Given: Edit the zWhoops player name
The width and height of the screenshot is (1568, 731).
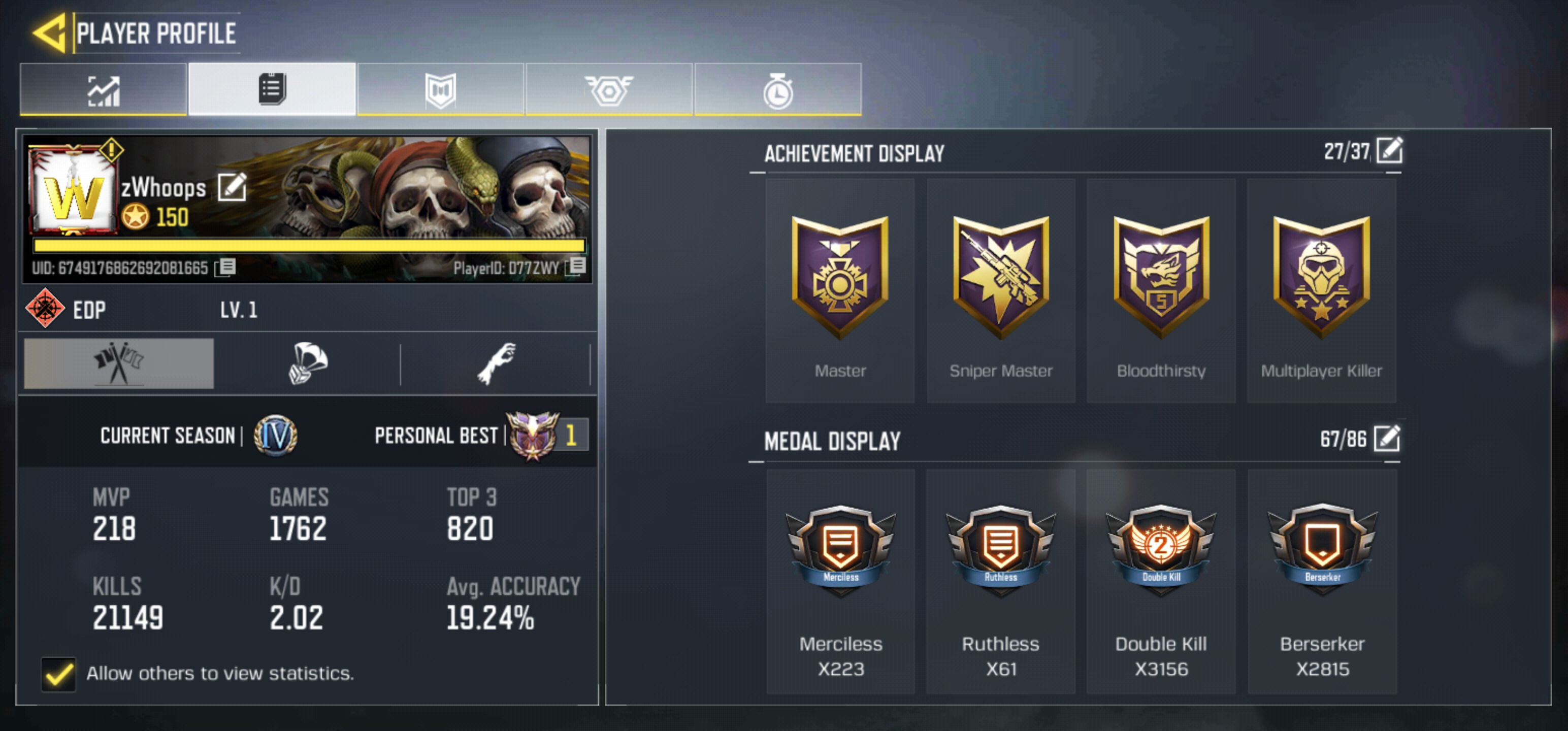Looking at the screenshot, I should click(x=232, y=187).
